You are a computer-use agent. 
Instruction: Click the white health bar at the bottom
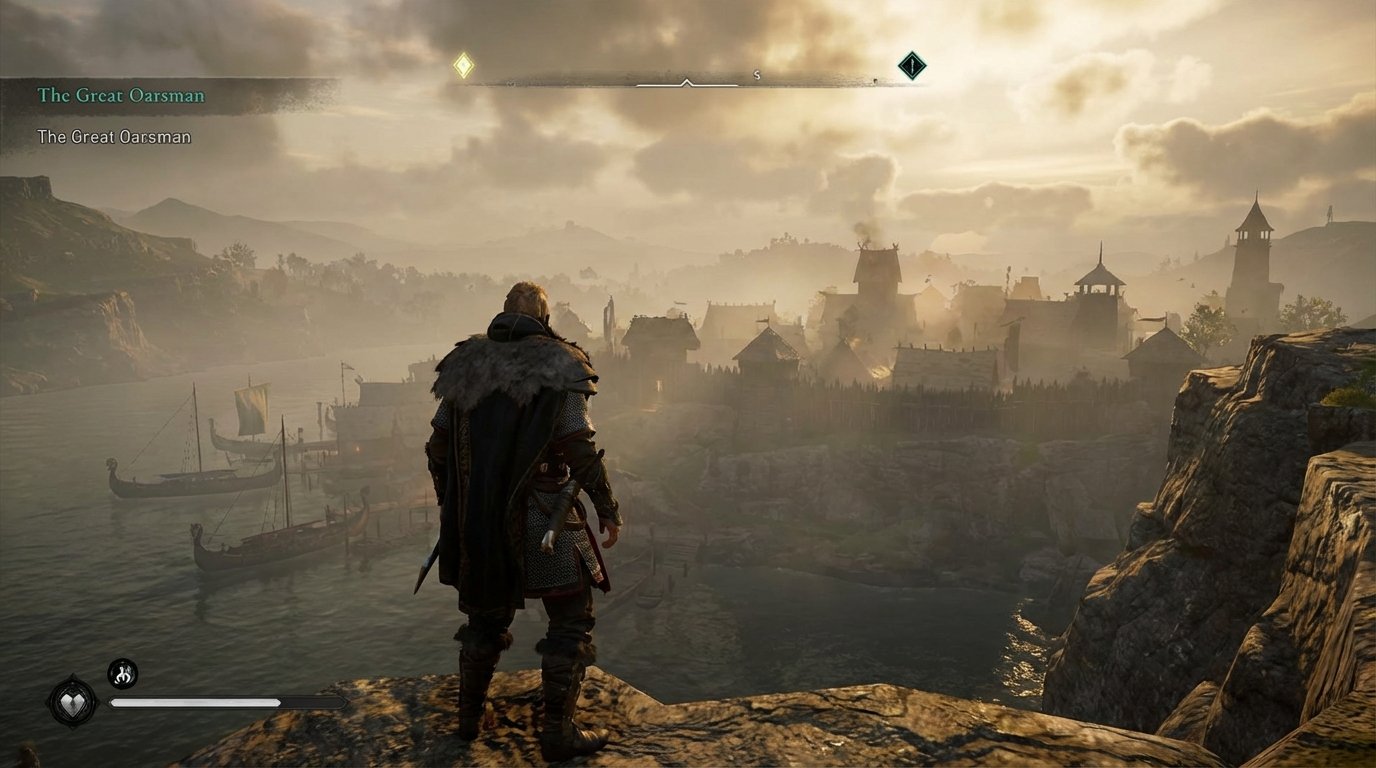click(x=195, y=701)
